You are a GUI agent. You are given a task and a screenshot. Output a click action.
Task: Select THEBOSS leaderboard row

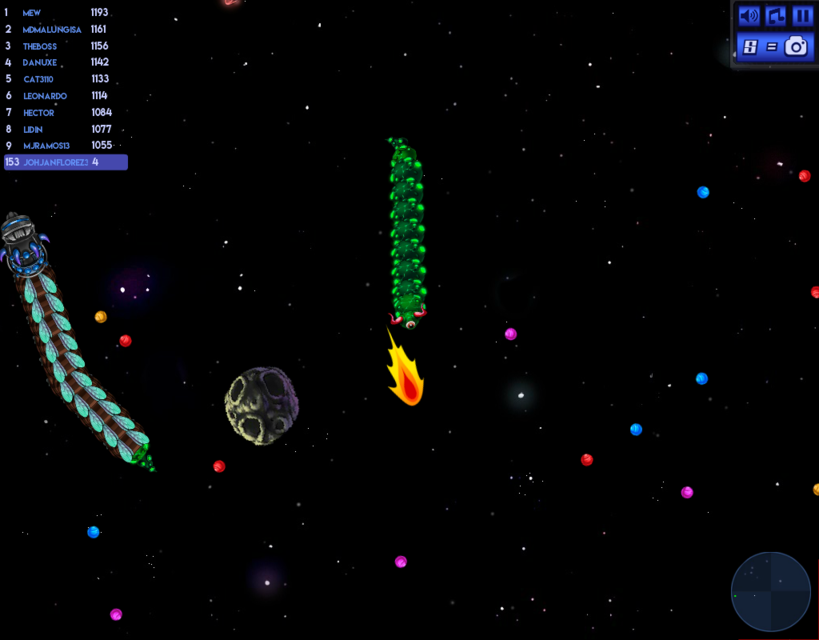(x=58, y=46)
